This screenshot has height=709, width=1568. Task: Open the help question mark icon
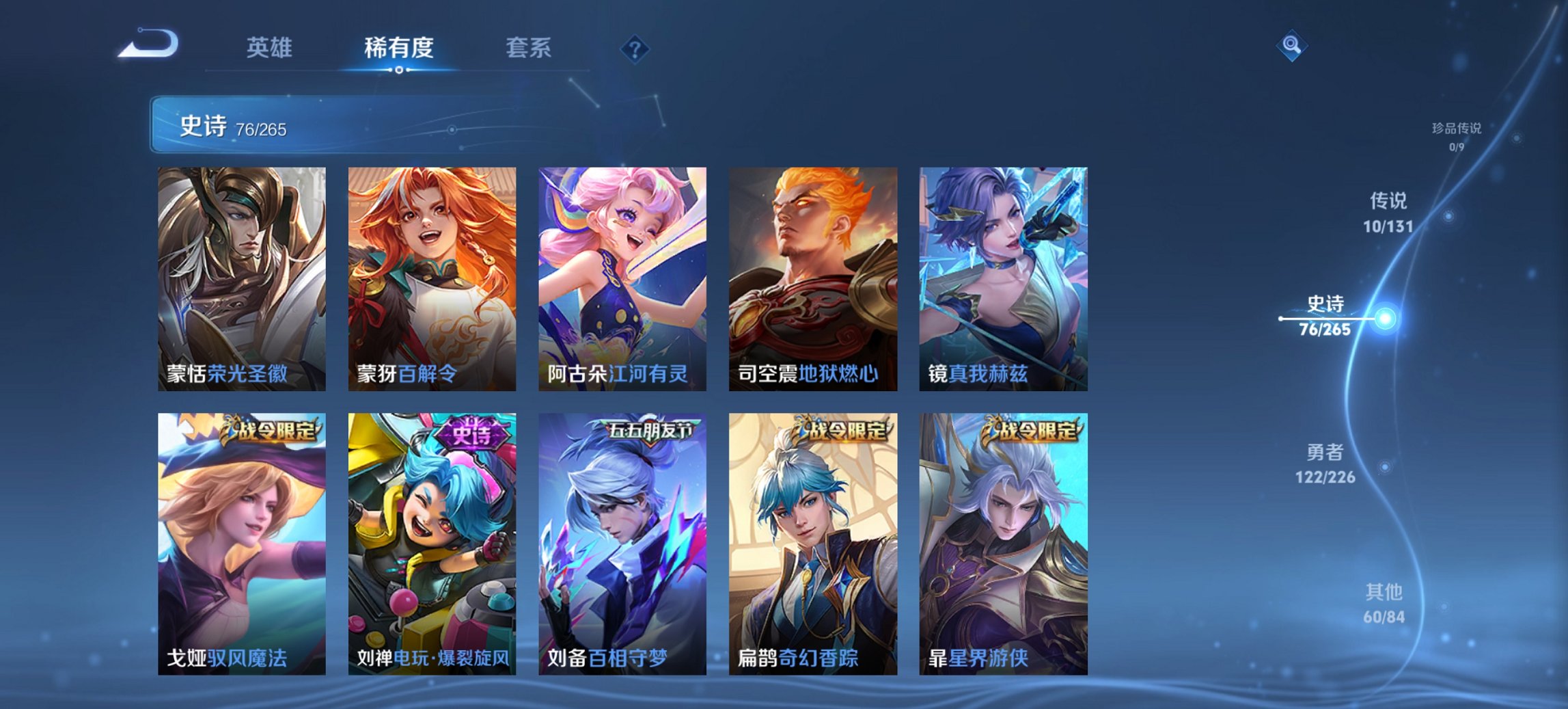[634, 48]
